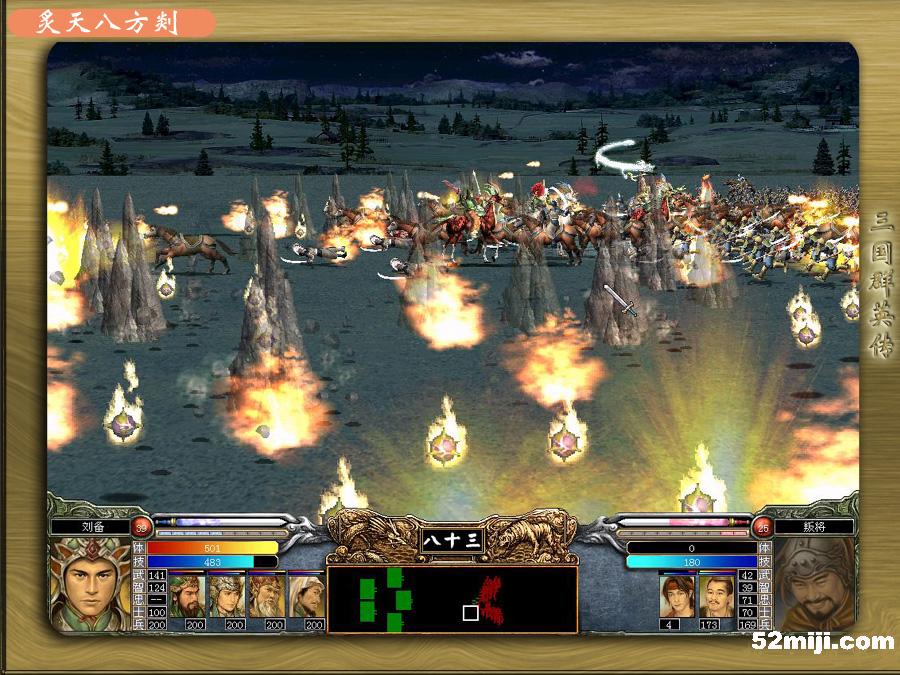The height and width of the screenshot is (675, 900).
Task: Select Liu Bei's commander portrait
Action: pos(89,584)
